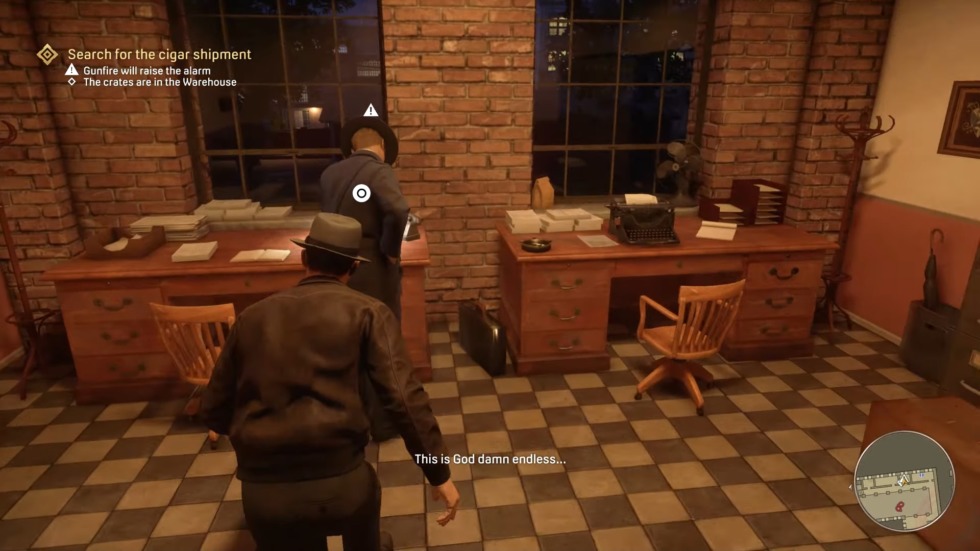Click the circular minimap
Screen dimensions: 980x551
tap(904, 480)
